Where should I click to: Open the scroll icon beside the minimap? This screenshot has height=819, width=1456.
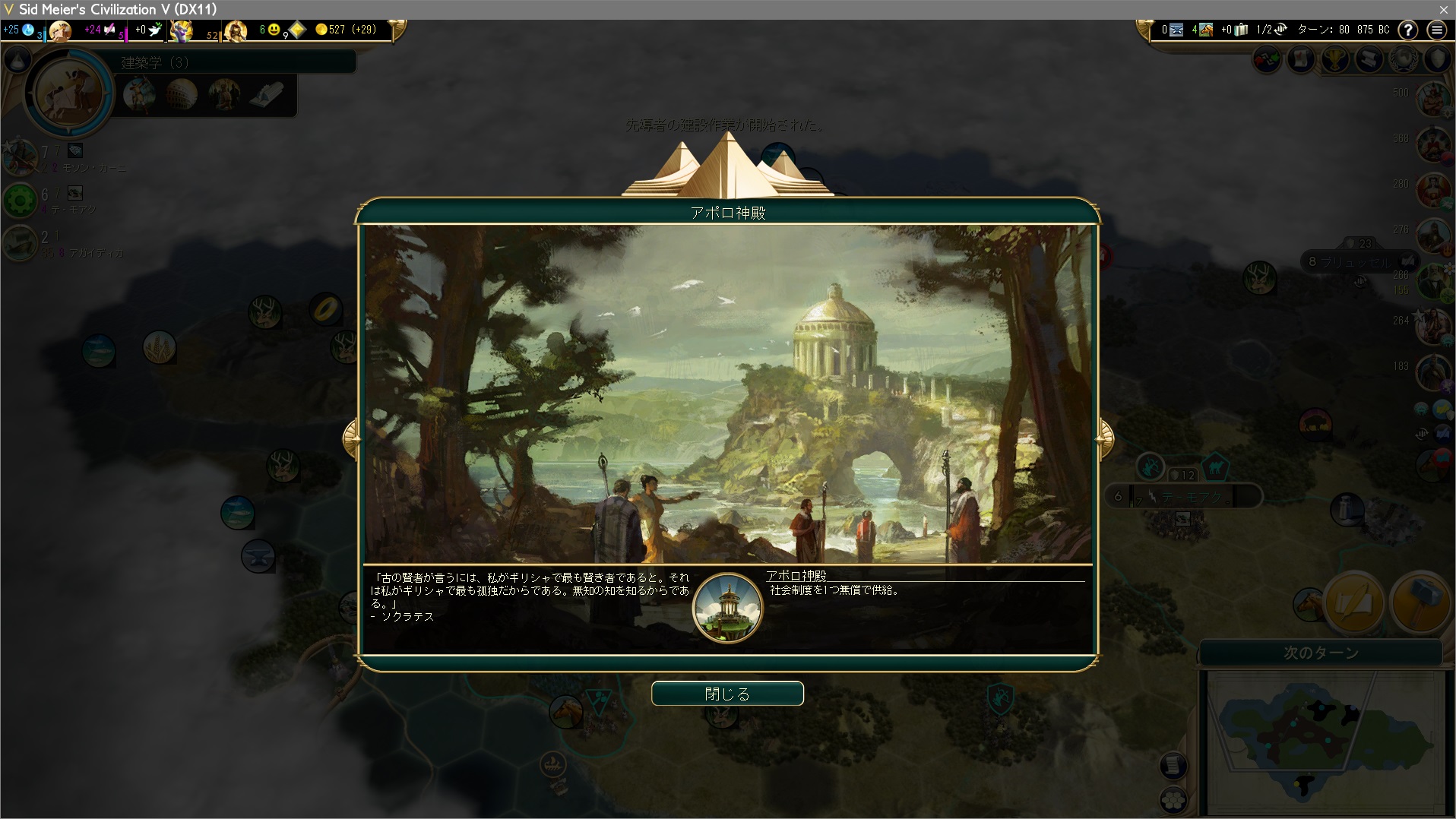click(x=1173, y=765)
